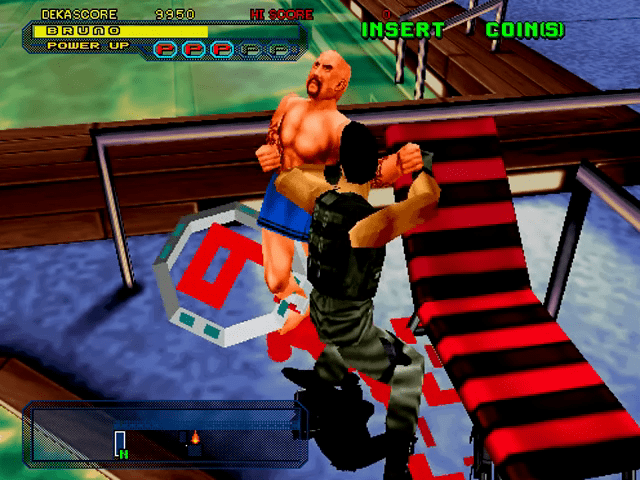The height and width of the screenshot is (480, 640).
Task: Click the flame marker on the bottom panel
Action: click(195, 437)
